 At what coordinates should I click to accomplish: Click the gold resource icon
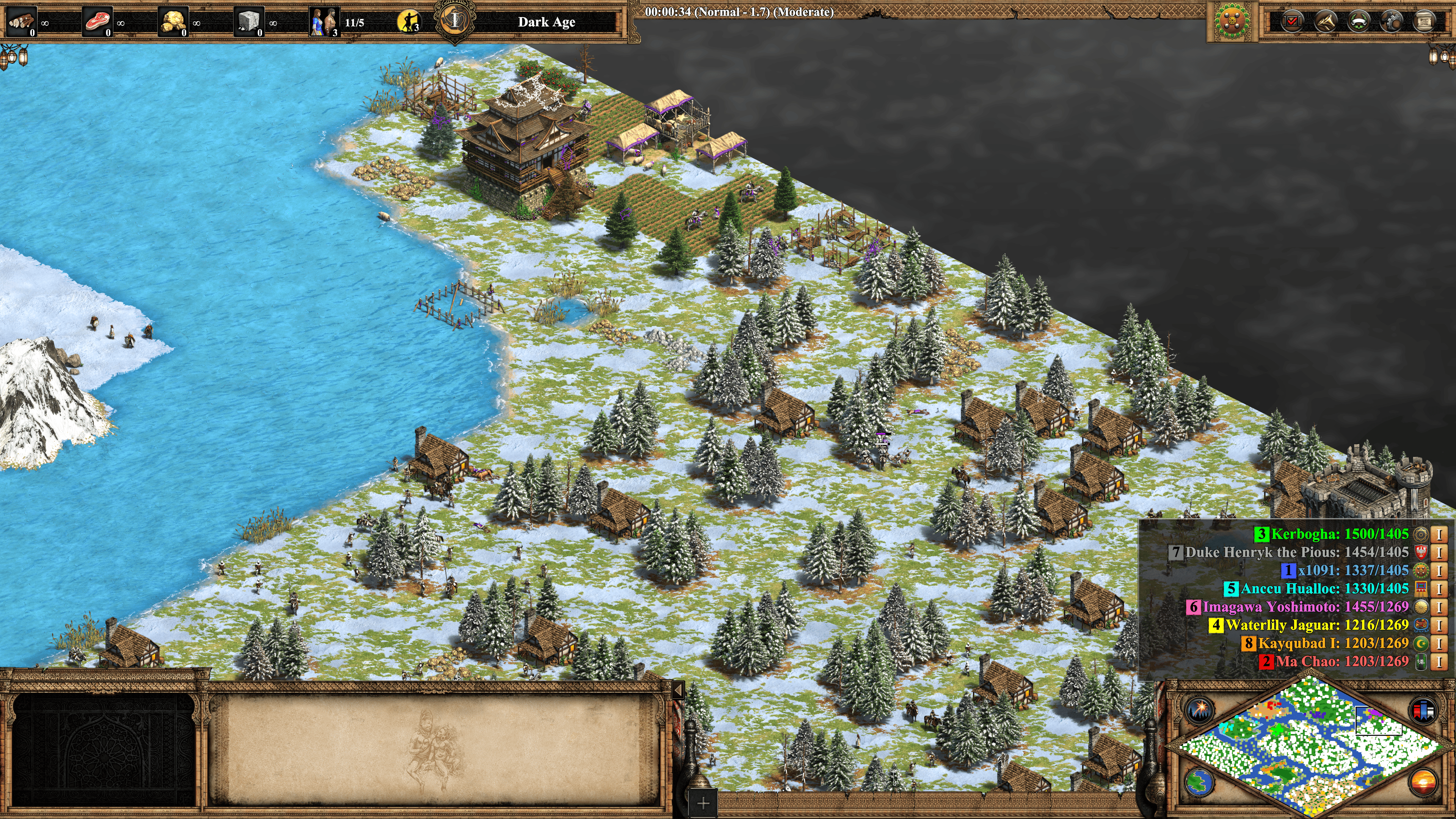tap(173, 22)
